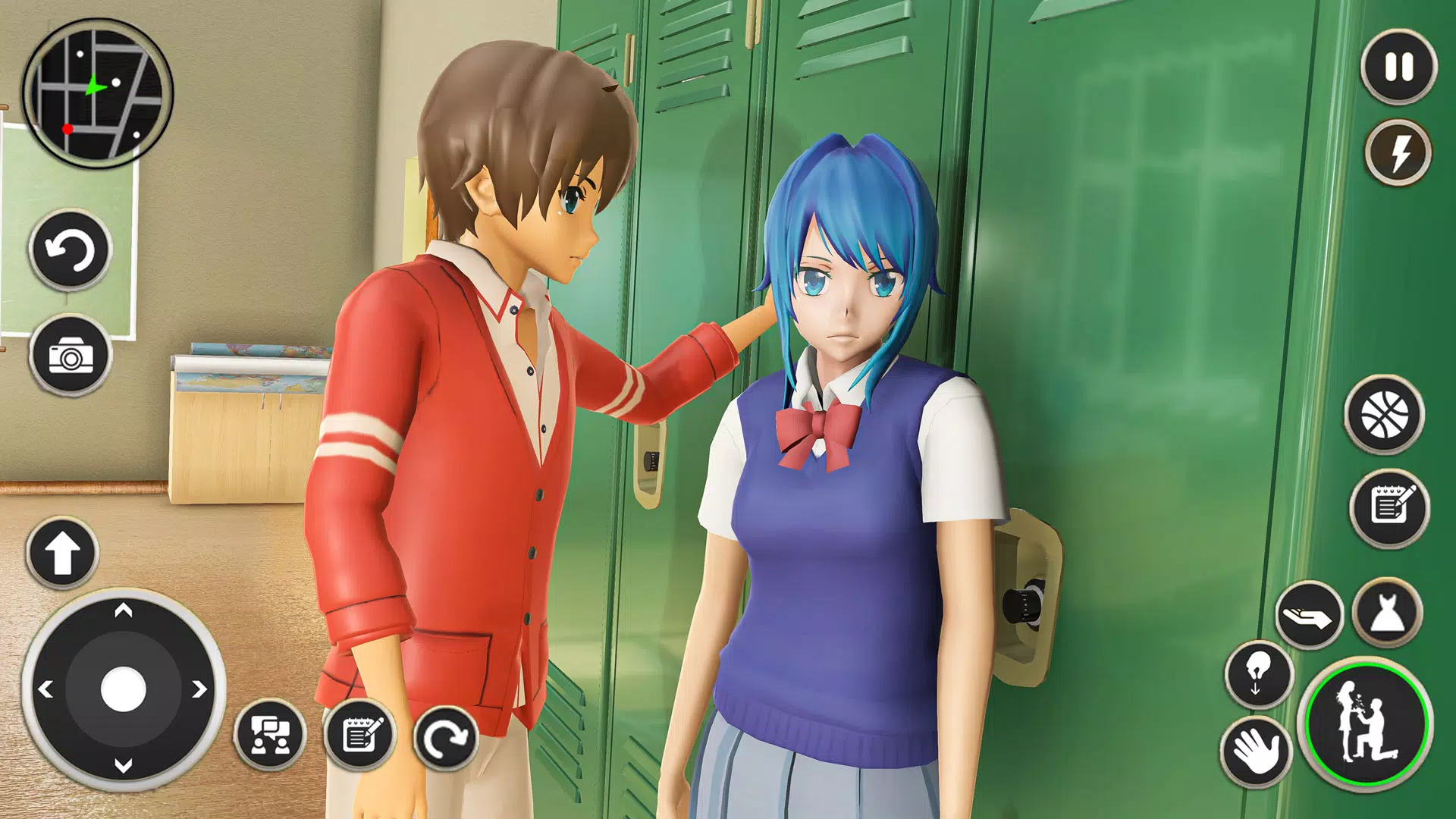Open the dress wardrobe button
1456x819 pixels.
[1387, 613]
